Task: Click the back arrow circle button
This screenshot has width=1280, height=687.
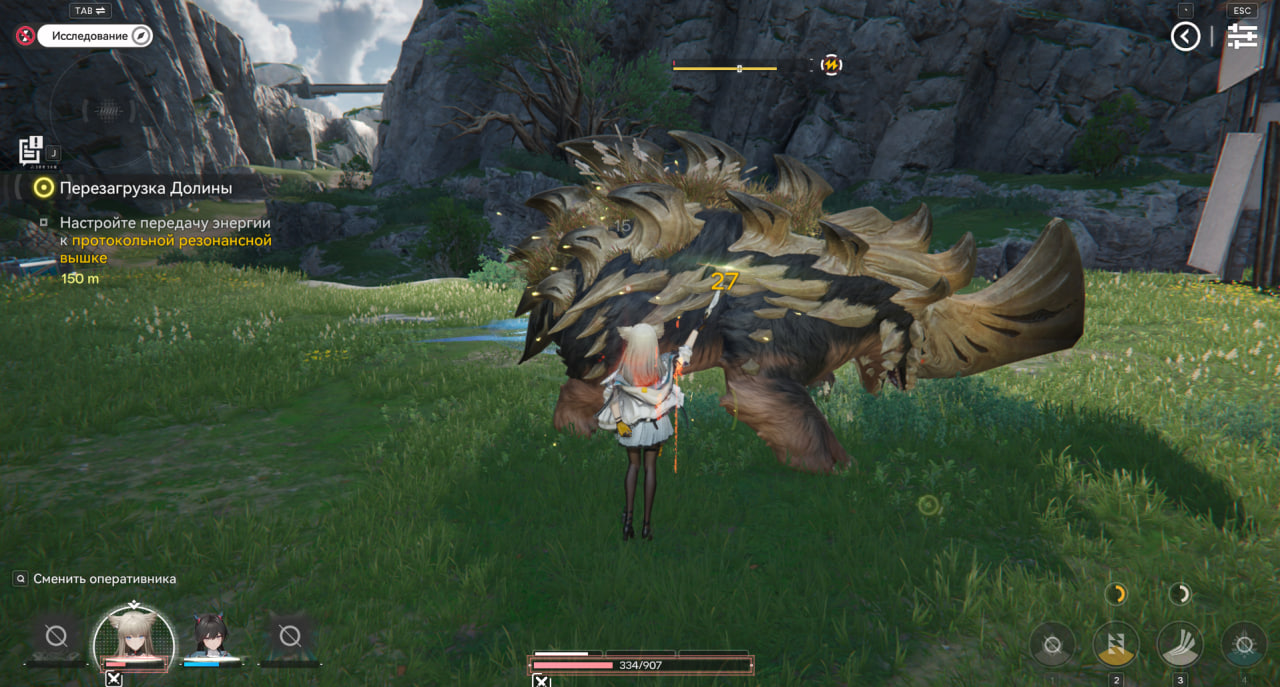Action: click(1185, 37)
